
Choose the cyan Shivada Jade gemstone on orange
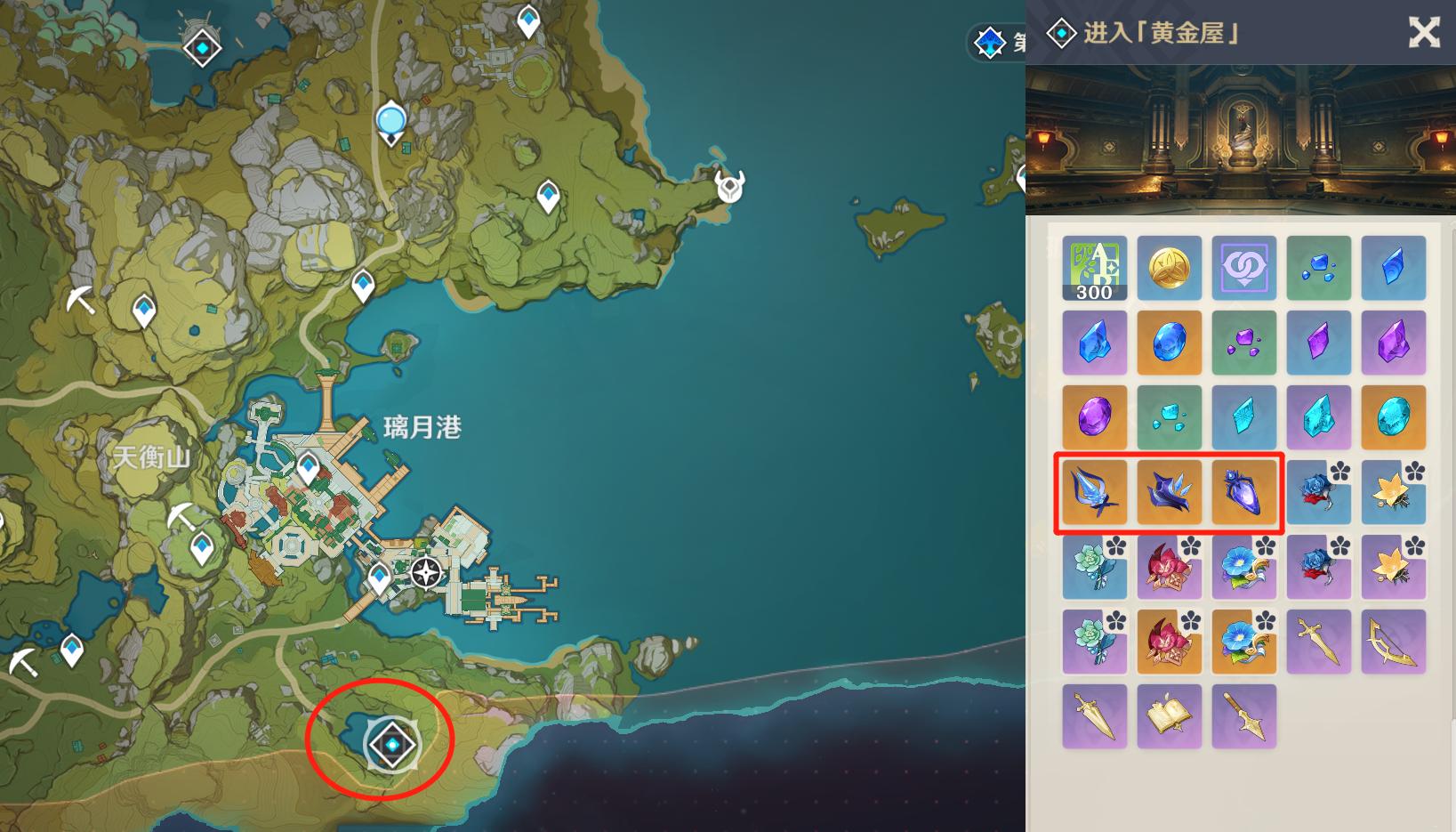tap(1393, 417)
